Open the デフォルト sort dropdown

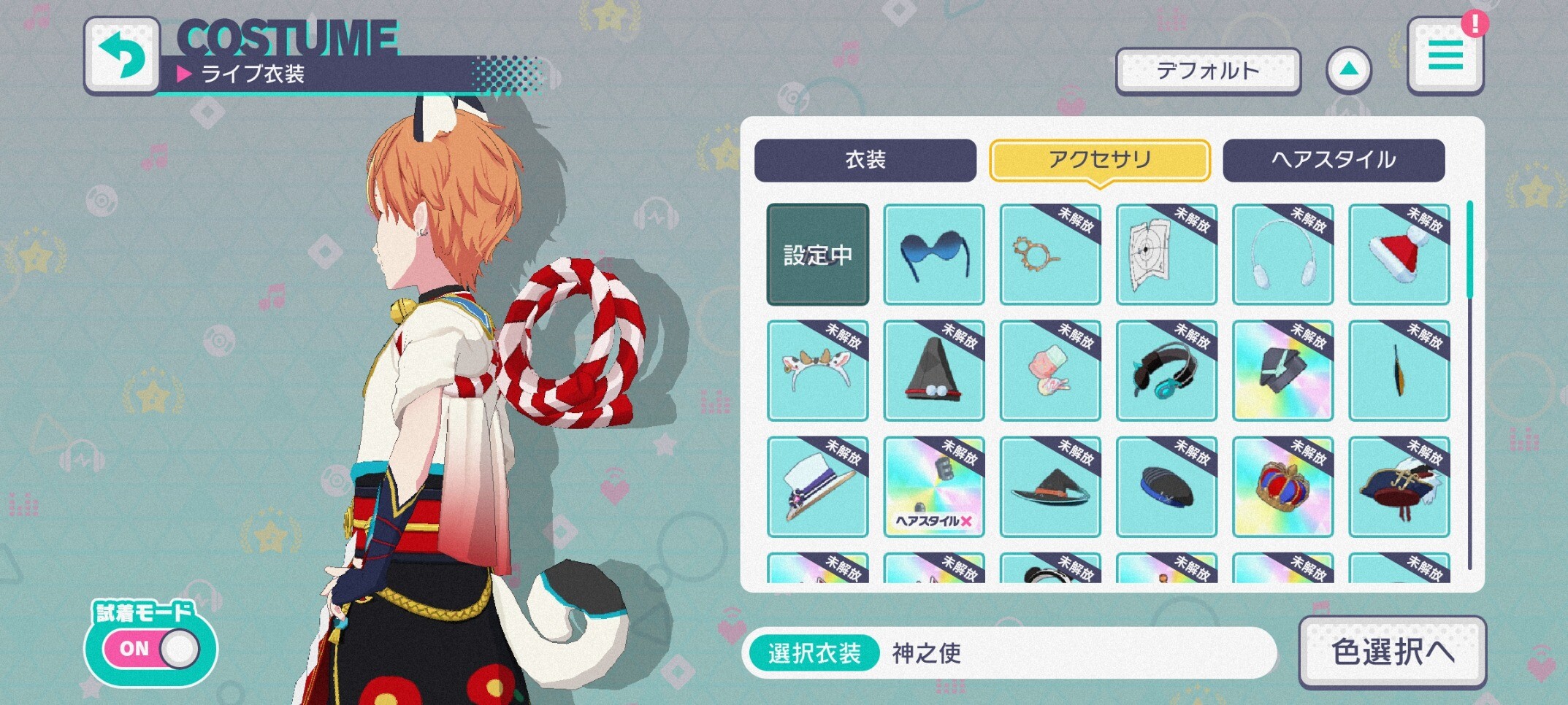[x=1208, y=71]
